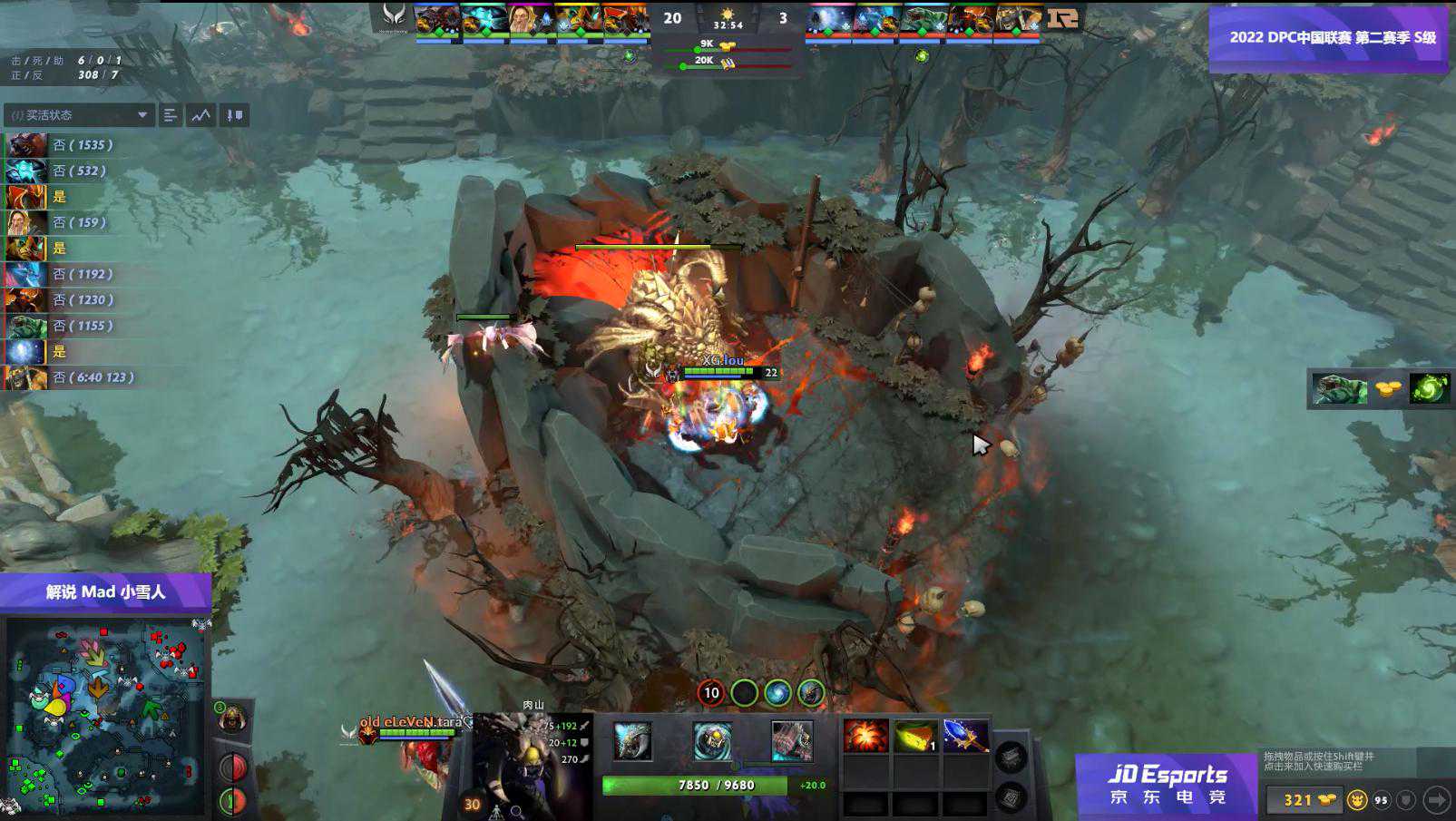This screenshot has width=1456, height=821.
Task: Click the buff icon showing number 10
Action: tap(711, 693)
